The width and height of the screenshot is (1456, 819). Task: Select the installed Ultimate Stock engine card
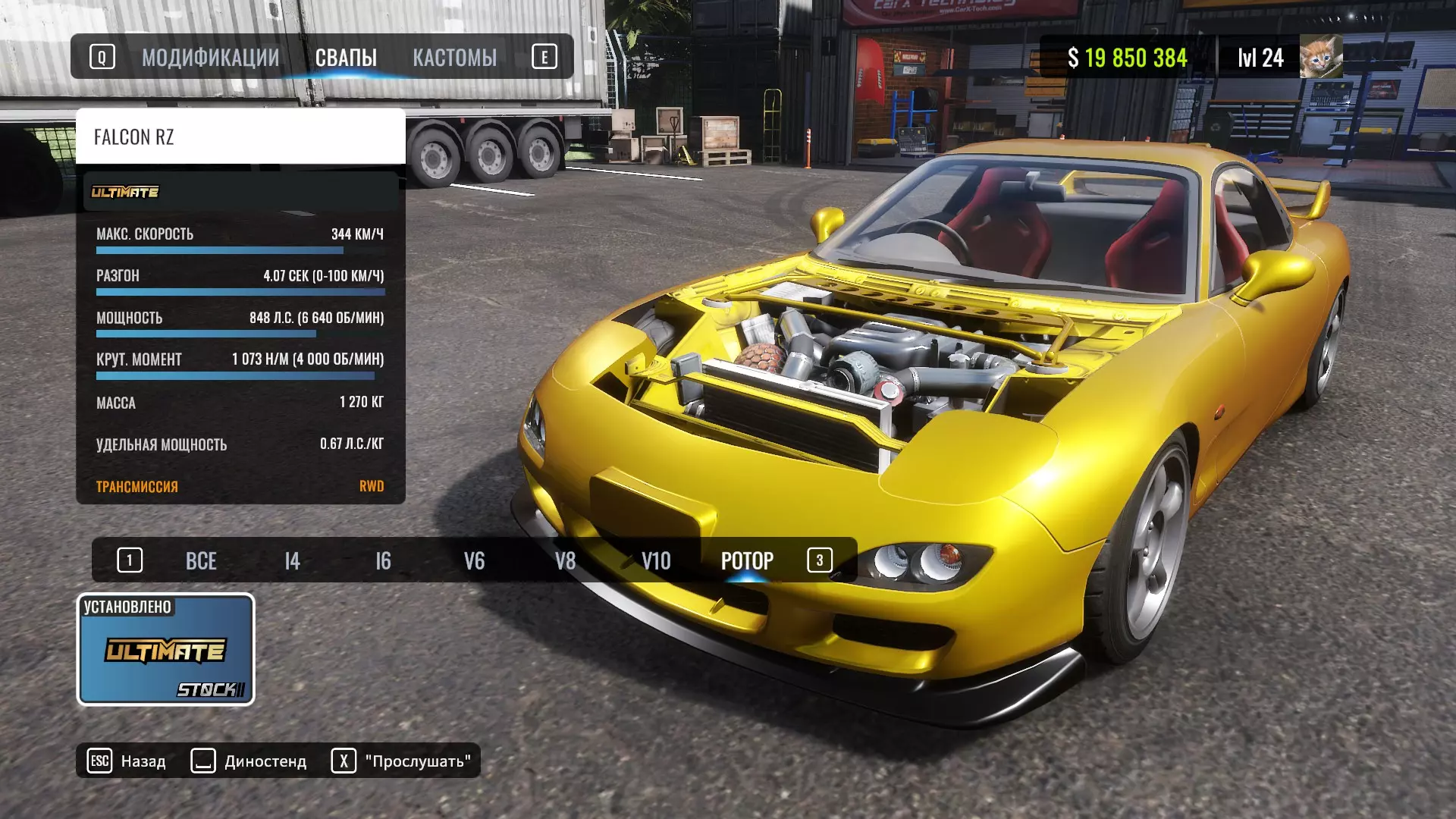click(x=165, y=650)
